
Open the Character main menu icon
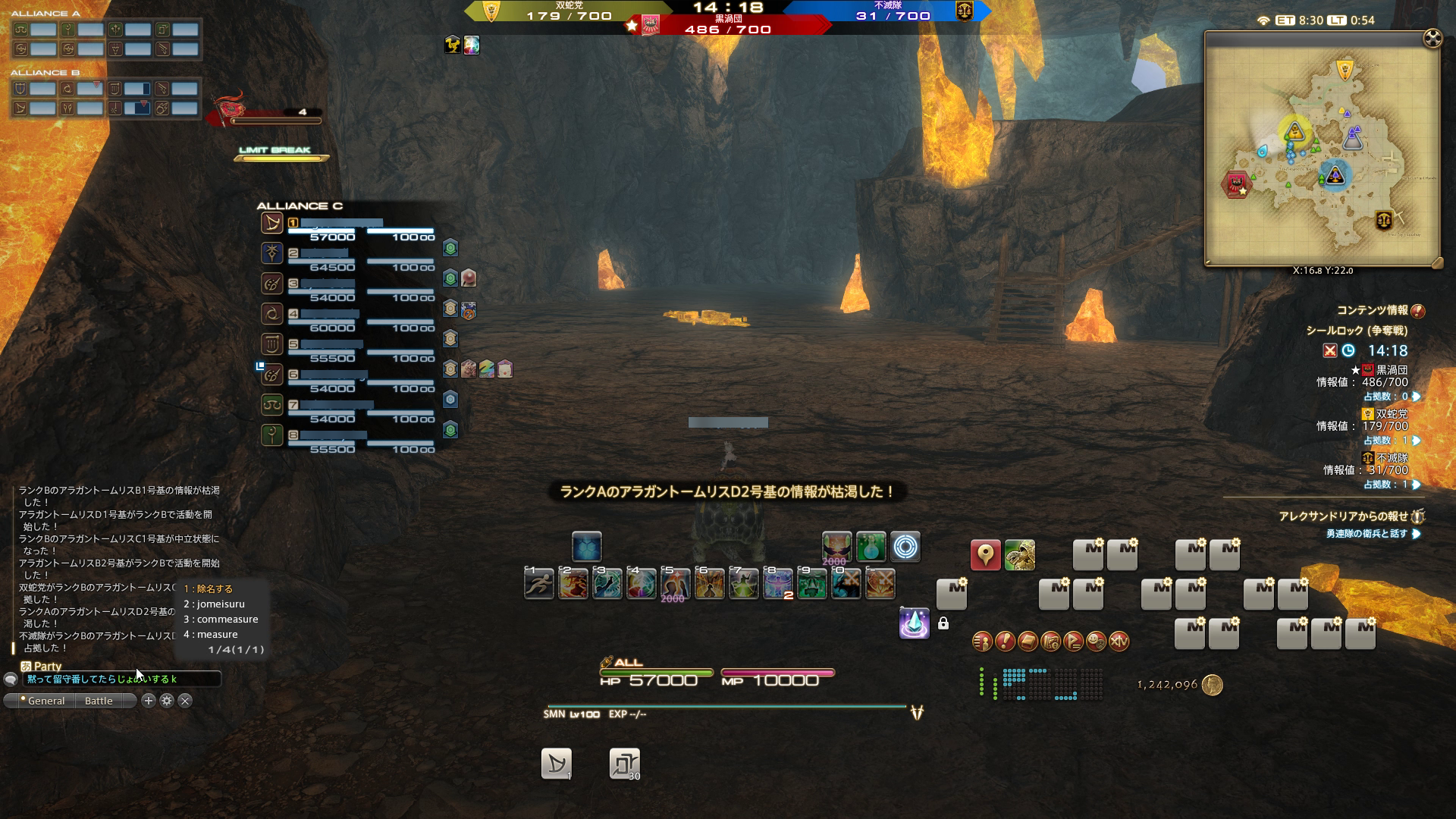point(982,642)
